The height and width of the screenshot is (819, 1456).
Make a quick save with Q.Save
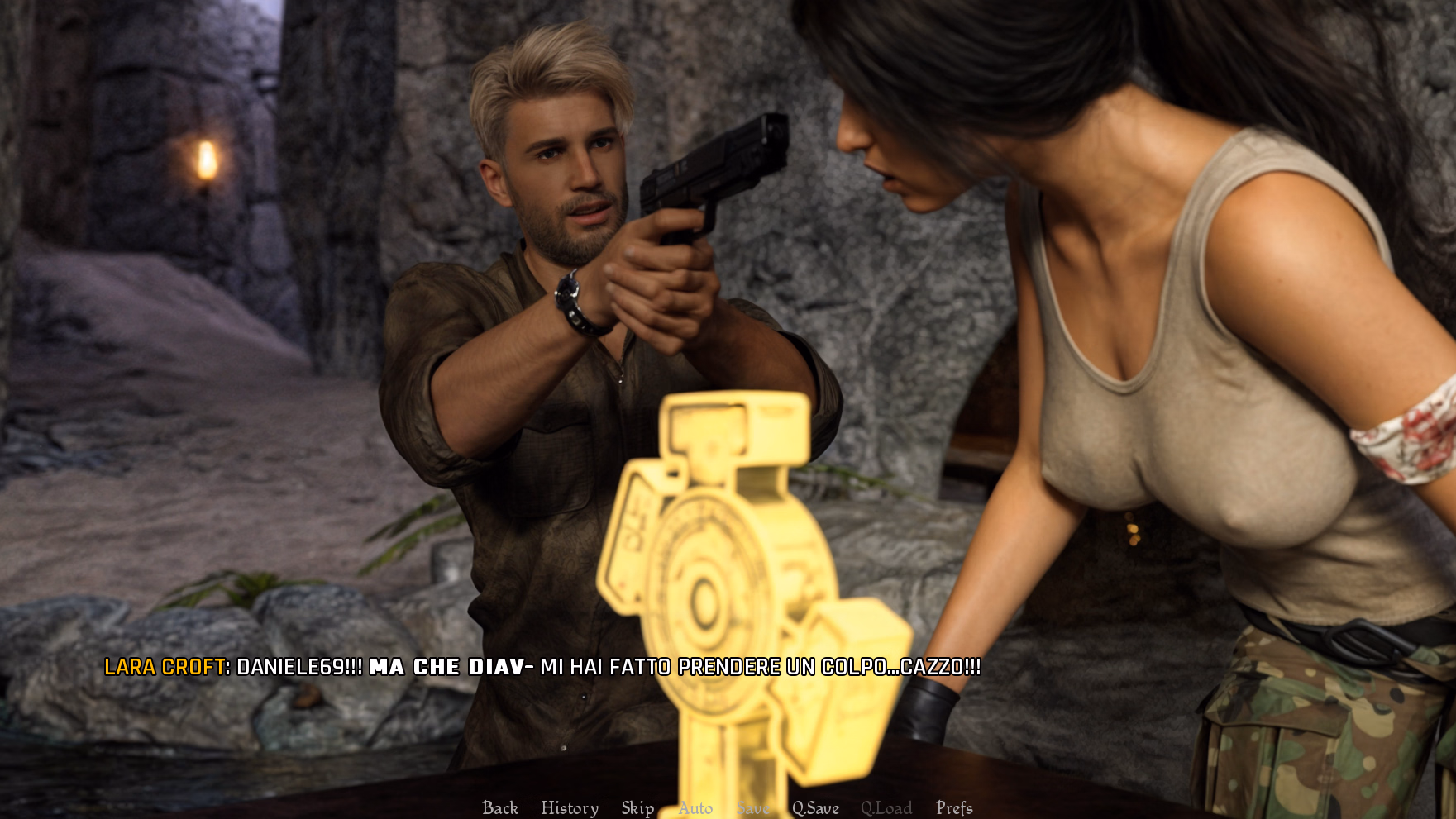coord(815,807)
